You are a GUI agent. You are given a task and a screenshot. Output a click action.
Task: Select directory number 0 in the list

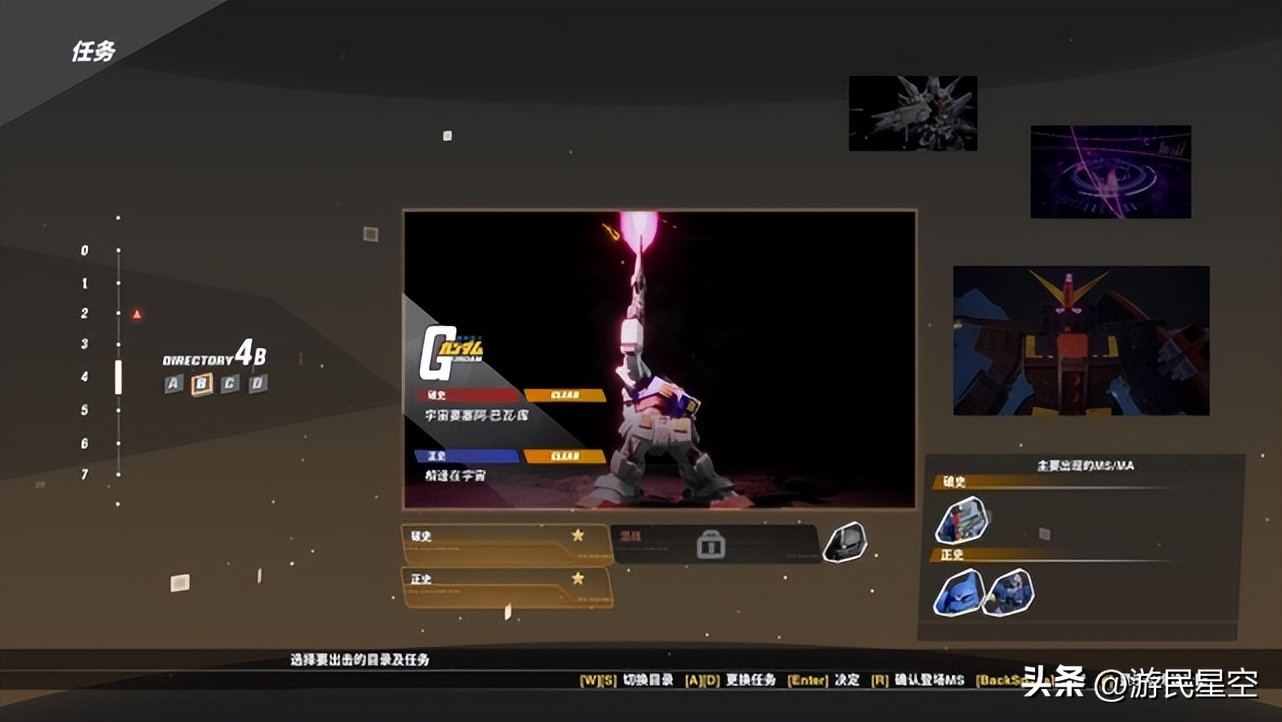coord(86,251)
